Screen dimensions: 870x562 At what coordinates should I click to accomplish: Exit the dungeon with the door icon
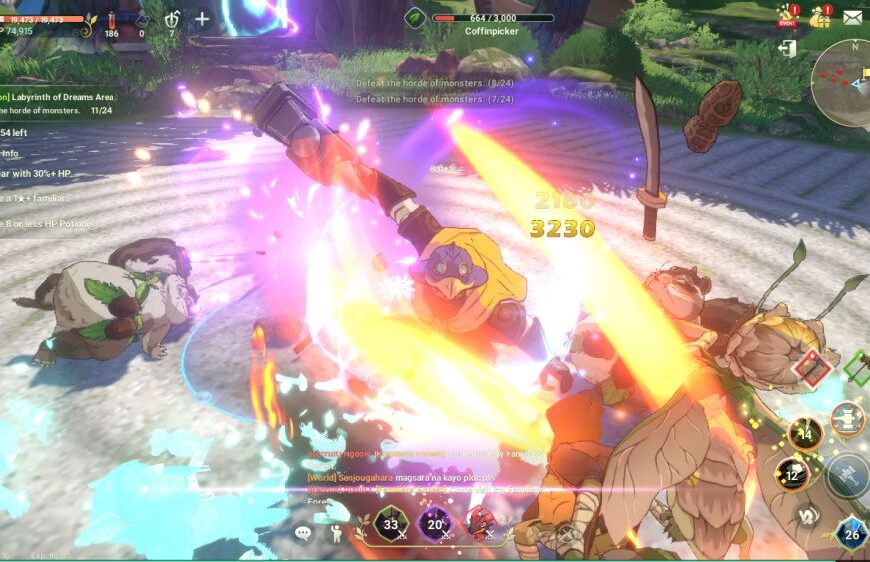788,49
